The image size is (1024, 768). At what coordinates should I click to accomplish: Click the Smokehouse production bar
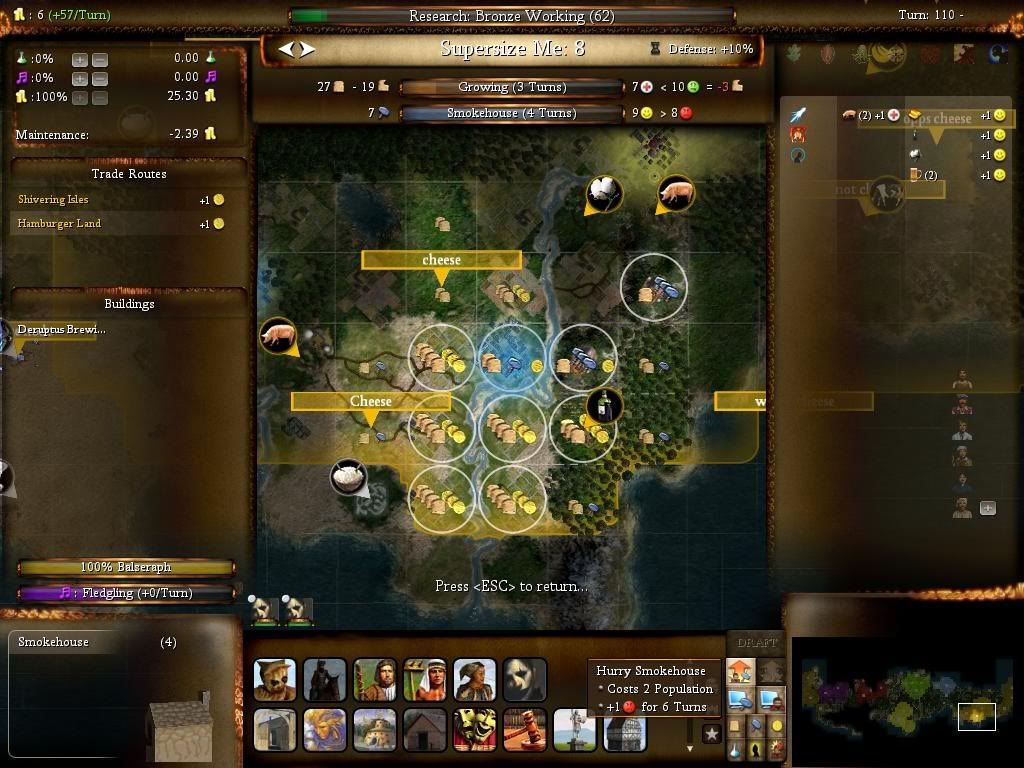511,113
